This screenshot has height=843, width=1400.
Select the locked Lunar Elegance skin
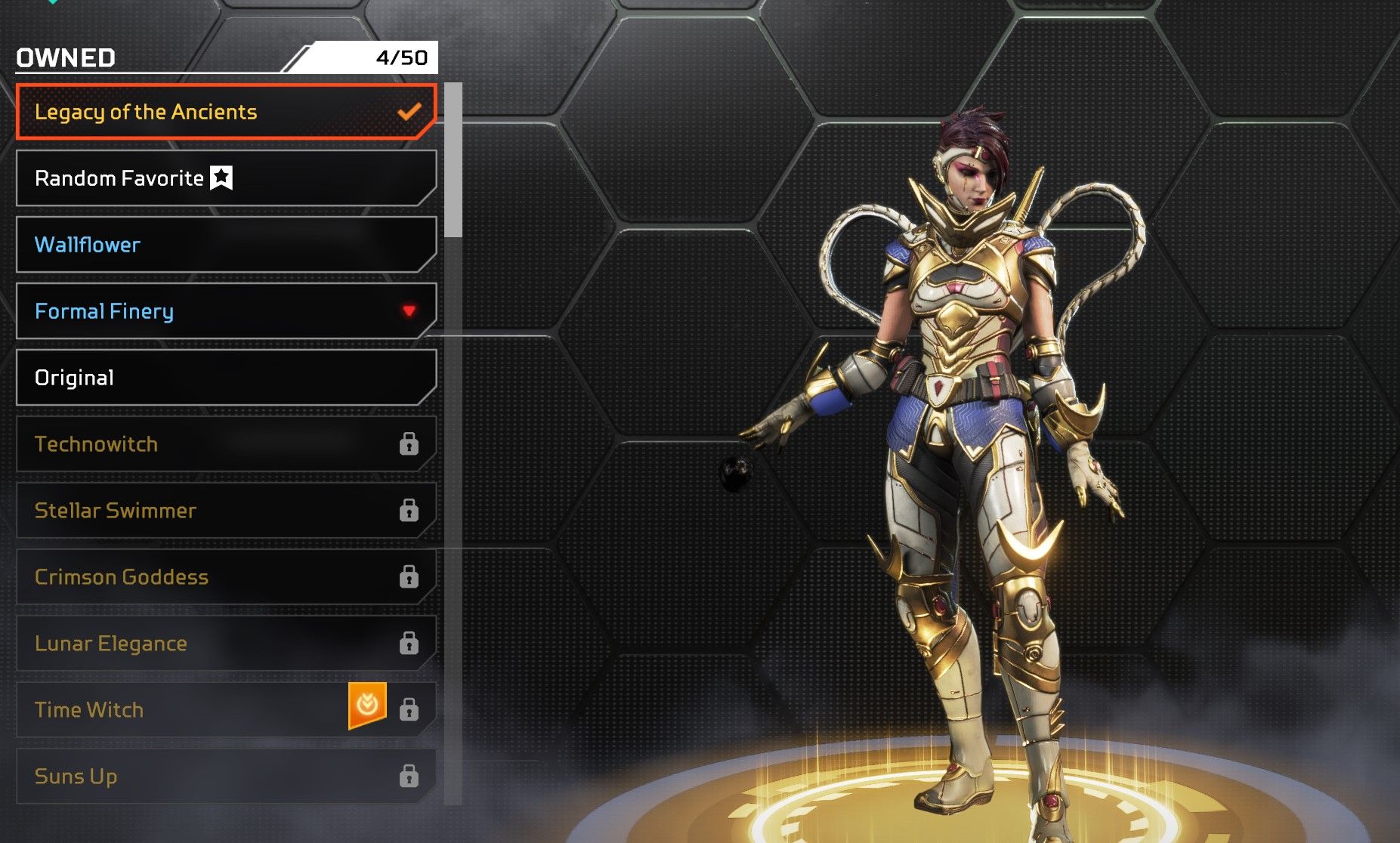tap(225, 644)
